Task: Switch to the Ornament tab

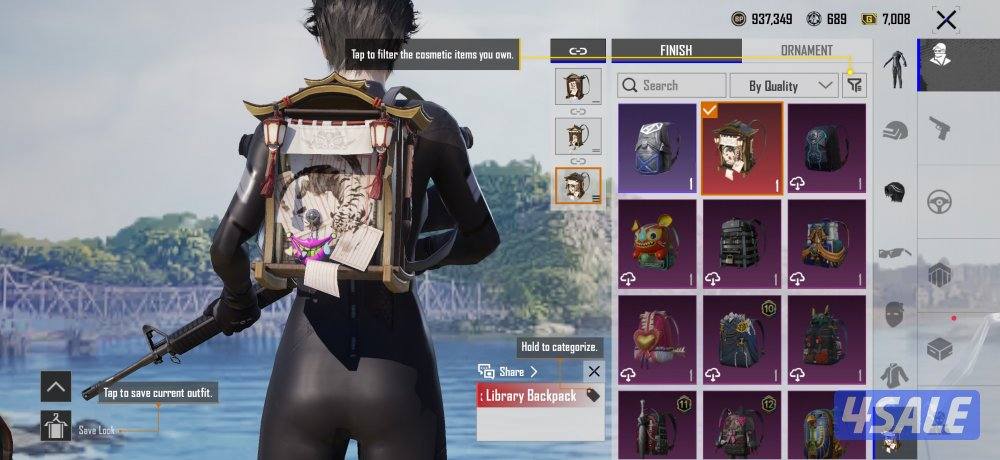Action: tap(806, 50)
